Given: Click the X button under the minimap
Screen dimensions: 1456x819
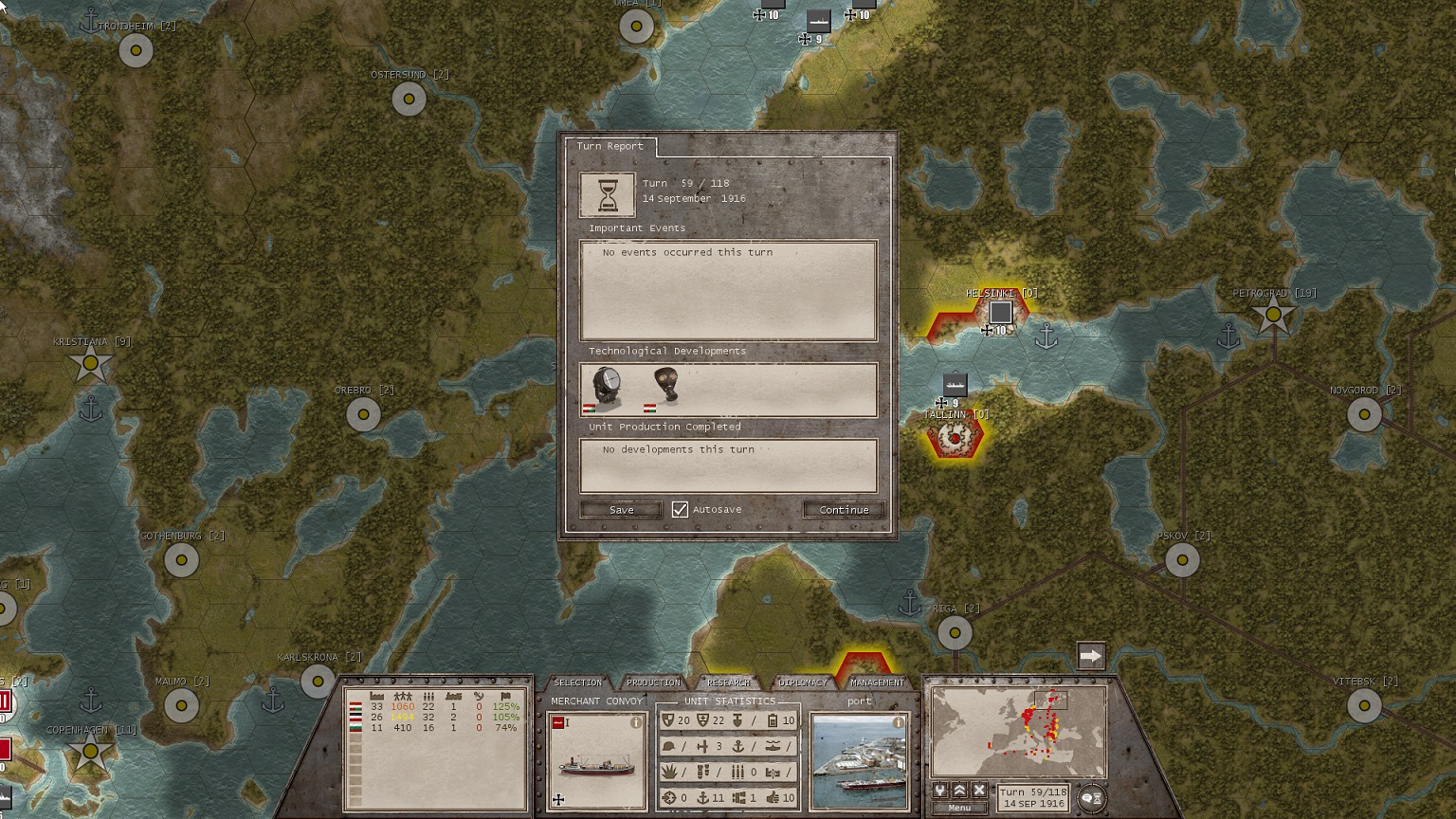Looking at the screenshot, I should pos(979,791).
